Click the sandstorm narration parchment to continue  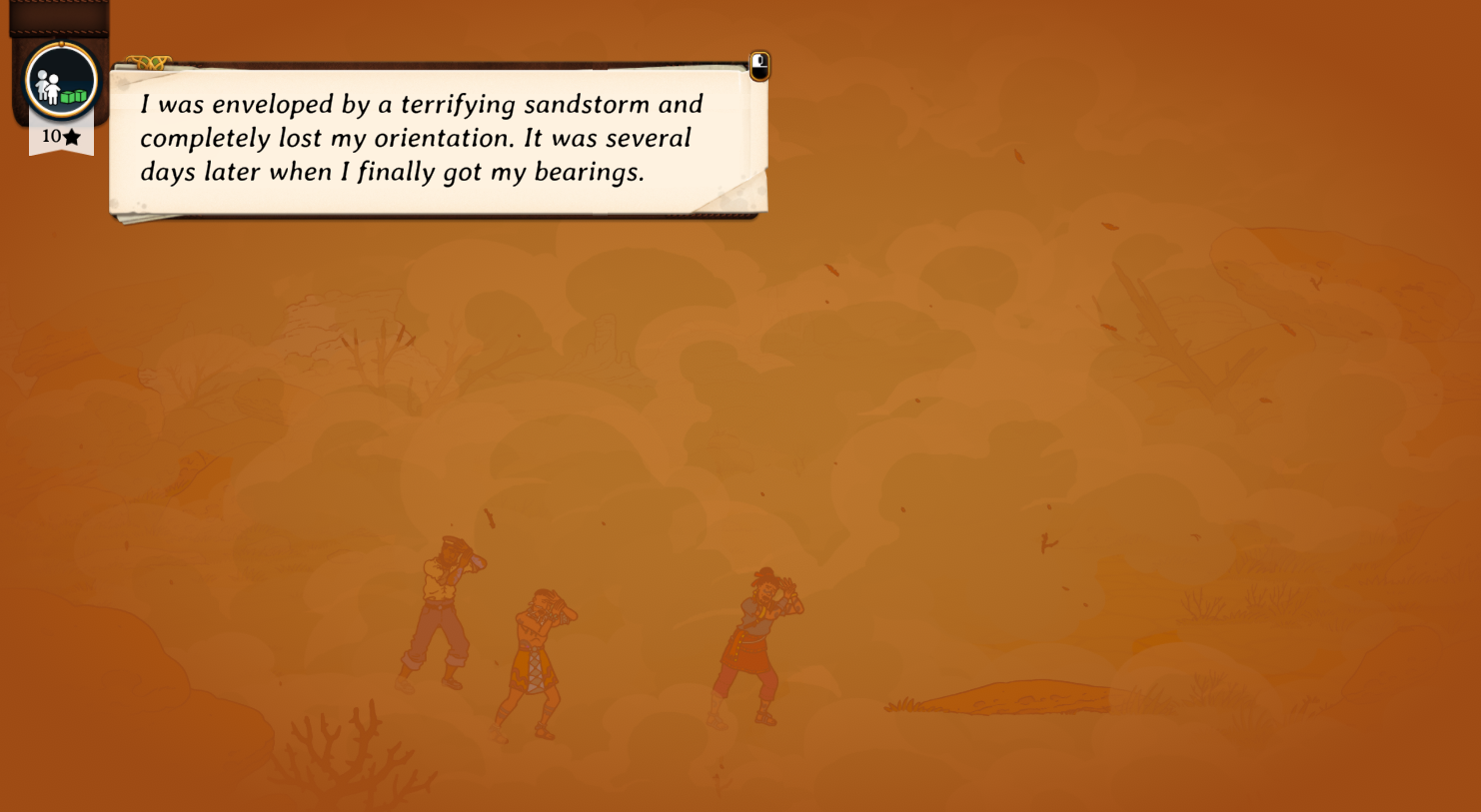(438, 139)
